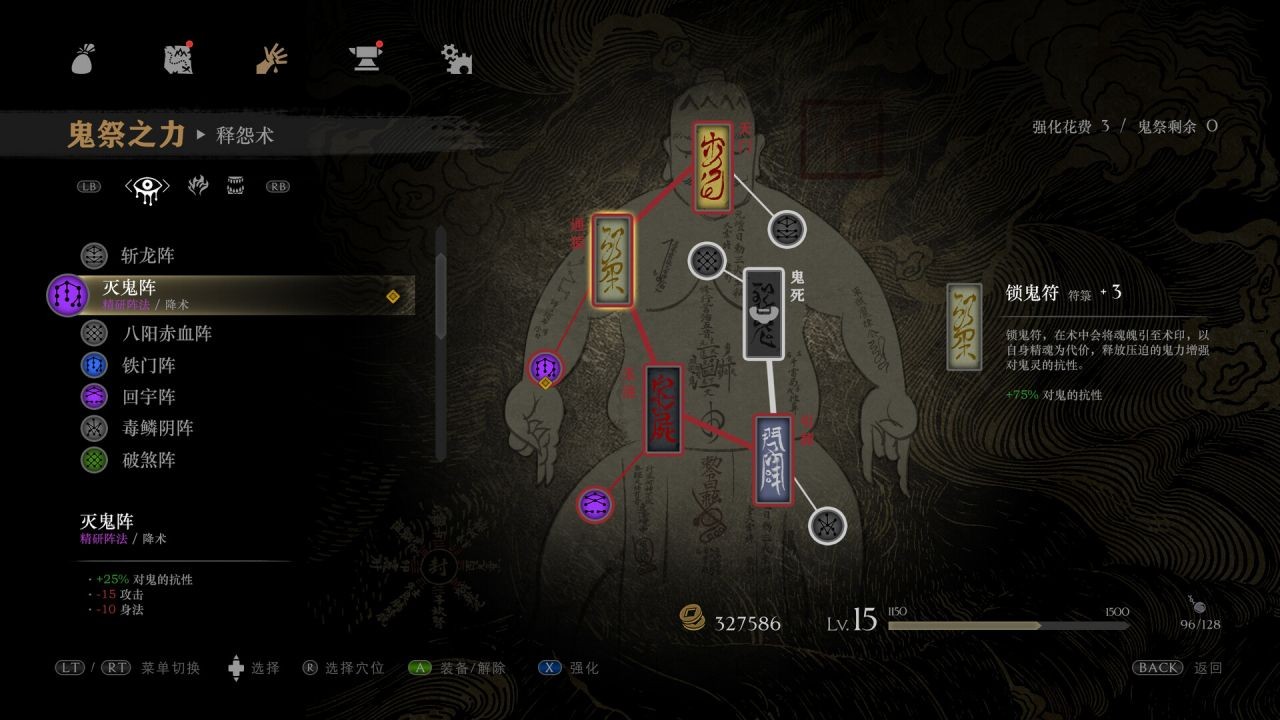Select the green 破煞阵 entry

[x=147, y=460]
